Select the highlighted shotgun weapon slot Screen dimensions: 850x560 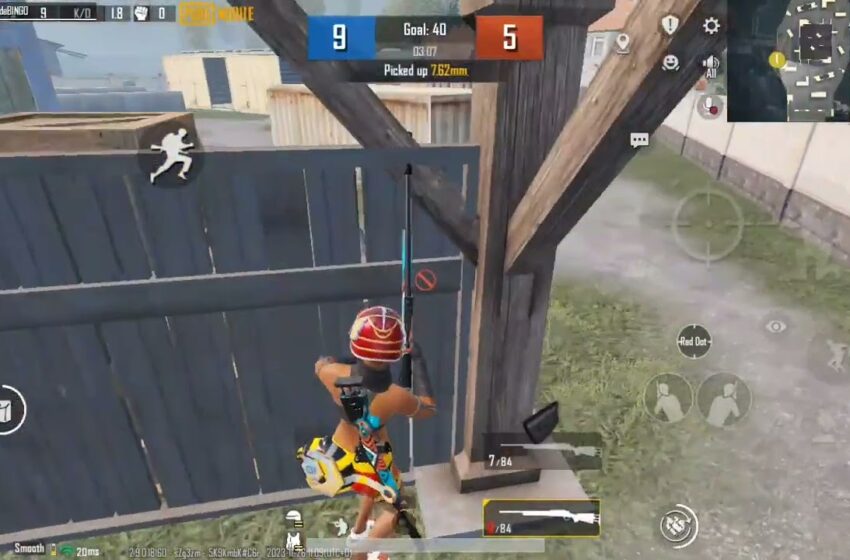click(x=541, y=518)
